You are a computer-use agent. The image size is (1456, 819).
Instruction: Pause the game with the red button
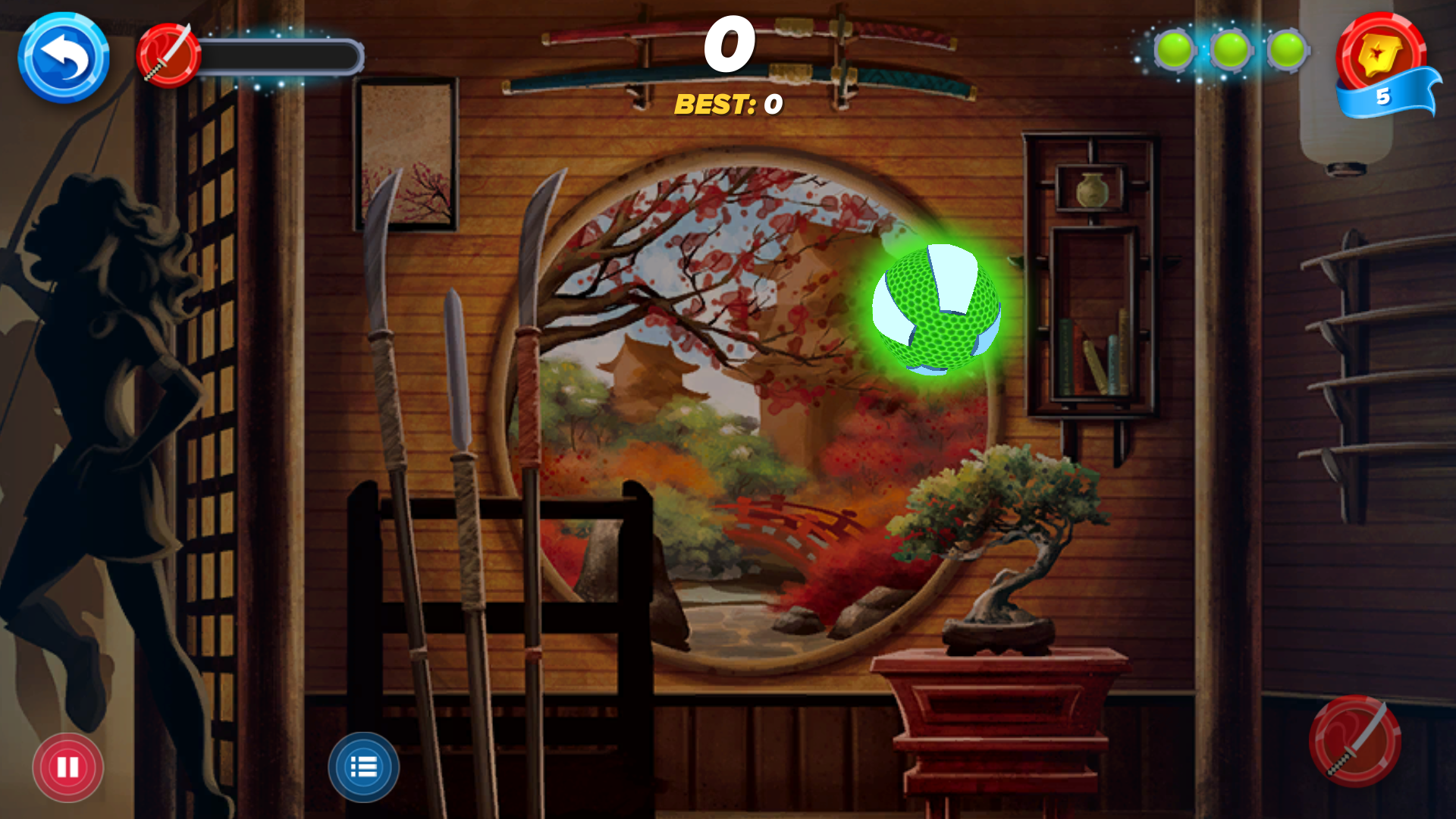pos(67,767)
